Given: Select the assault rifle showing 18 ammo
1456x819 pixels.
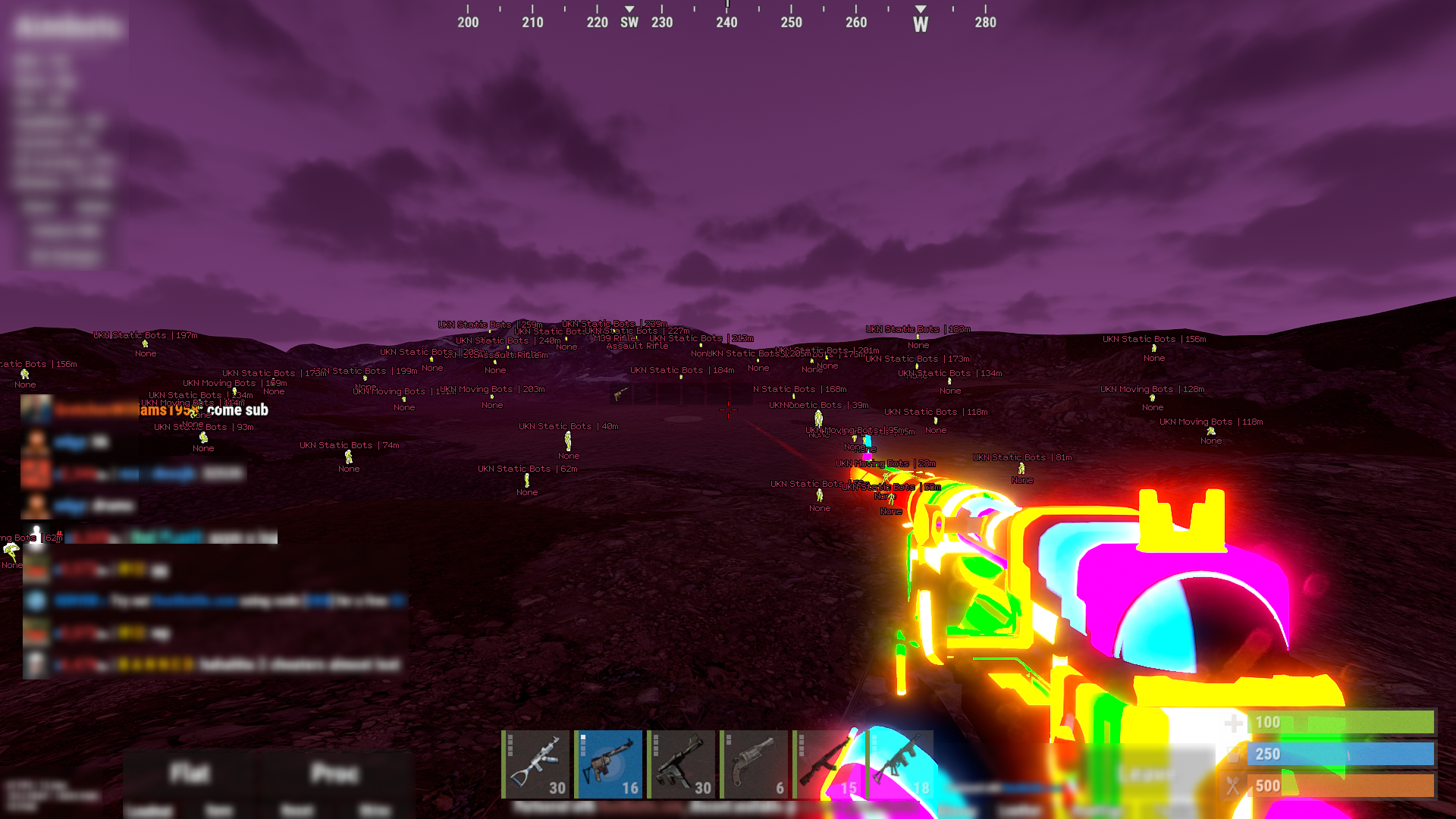Looking at the screenshot, I should [900, 764].
